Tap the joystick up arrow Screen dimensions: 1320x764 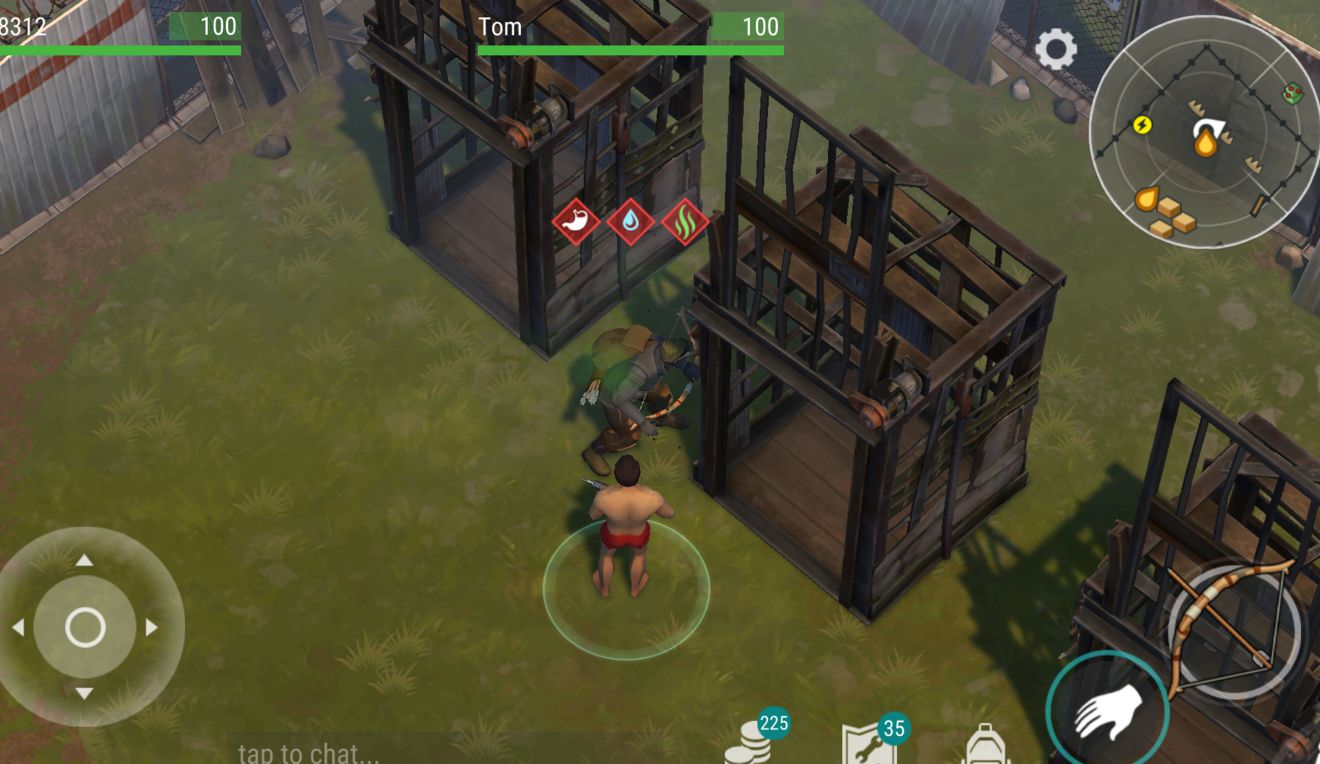click(85, 560)
